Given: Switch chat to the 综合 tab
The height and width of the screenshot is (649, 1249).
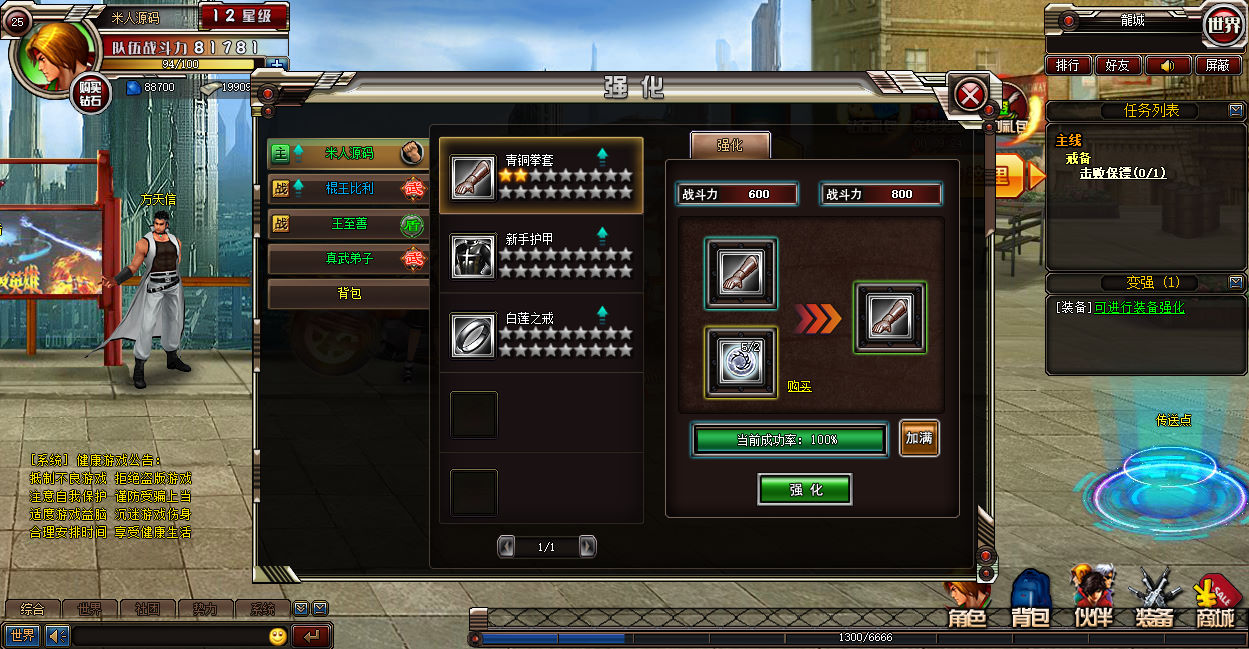Looking at the screenshot, I should (32, 609).
